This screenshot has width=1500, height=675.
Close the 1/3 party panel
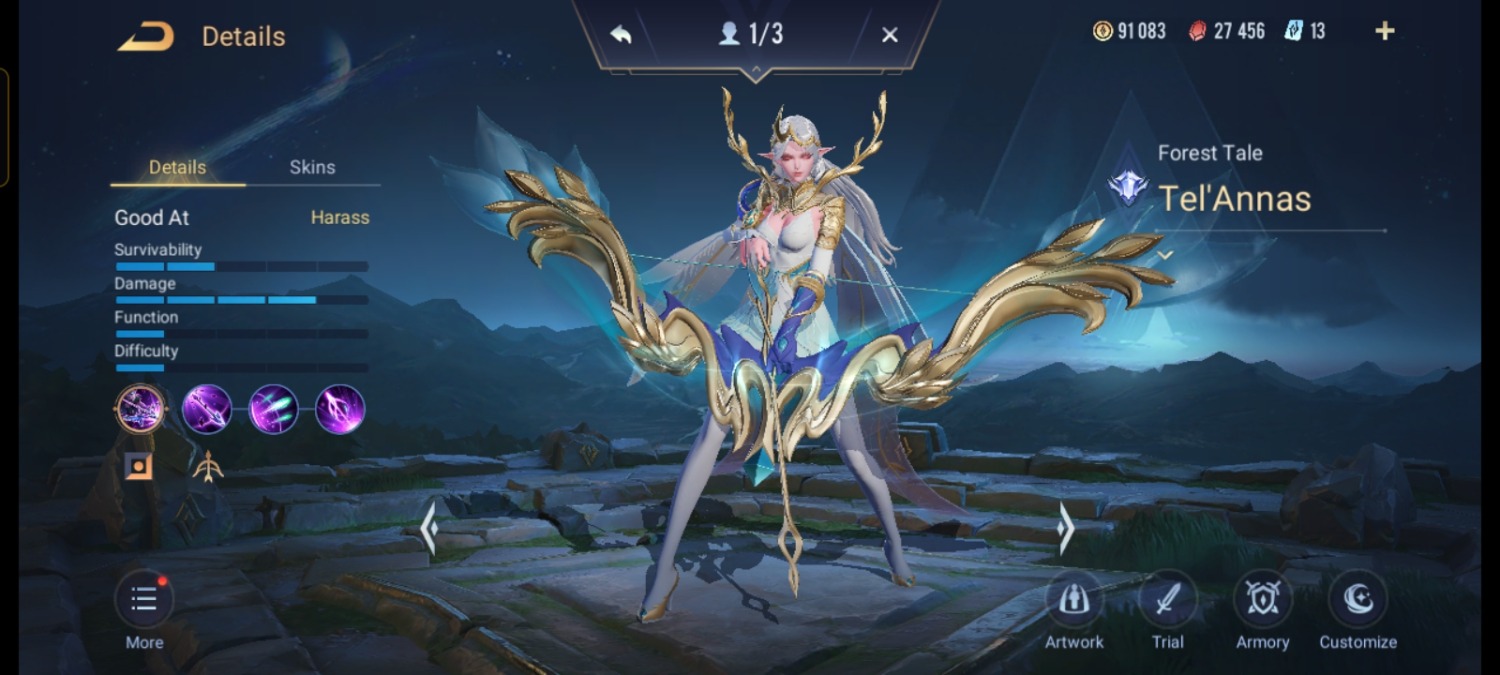(x=889, y=35)
